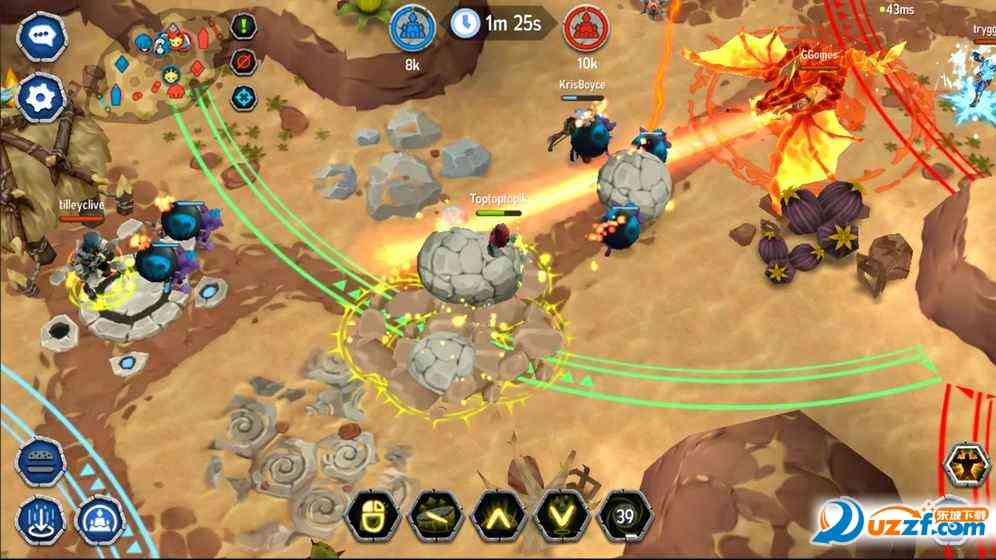Activate the blue crosshair target ping
The image size is (996, 560).
pyautogui.click(x=243, y=97)
